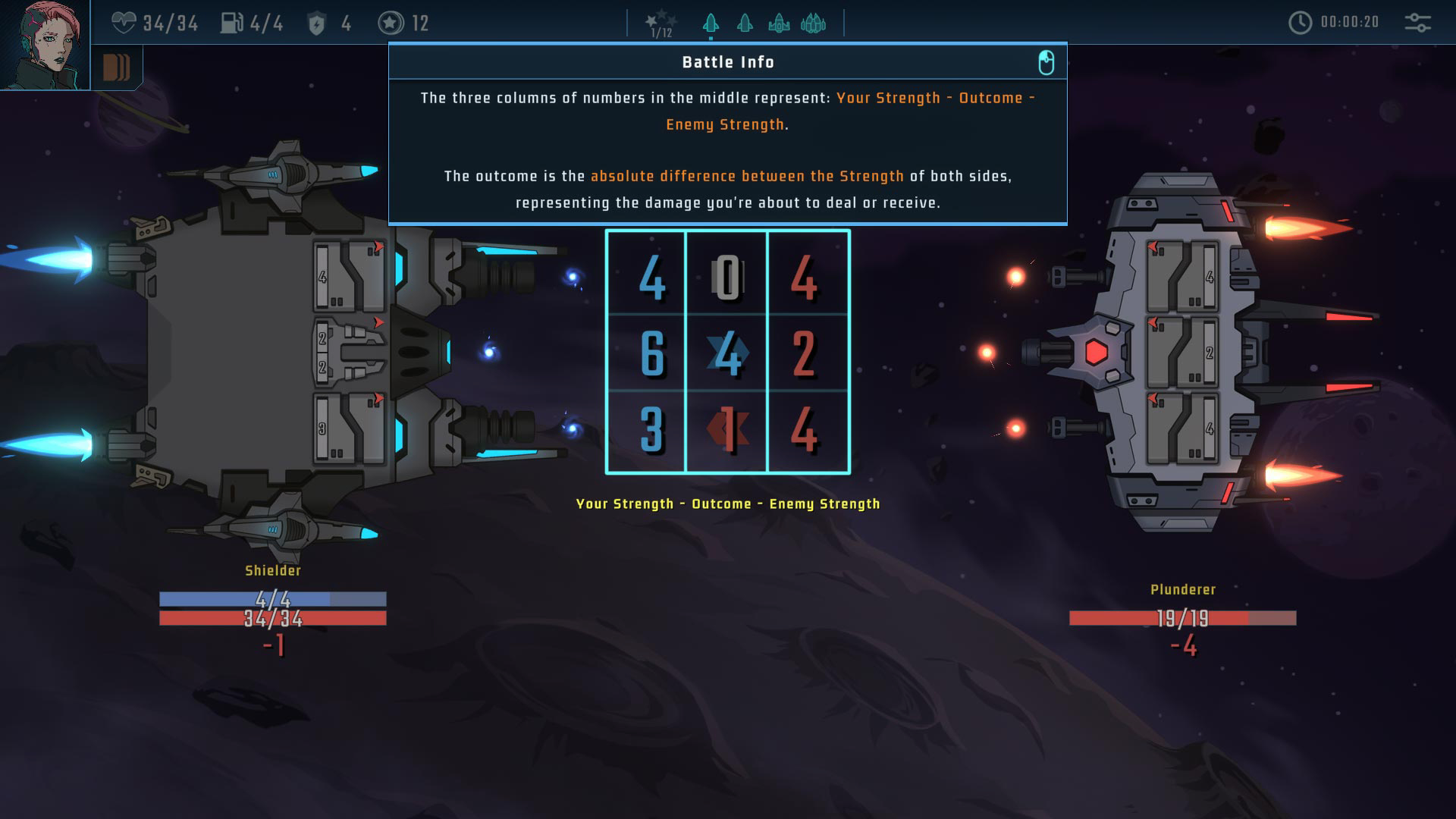Click the star stage progress icon
This screenshot has height=819, width=1456.
[x=661, y=24]
